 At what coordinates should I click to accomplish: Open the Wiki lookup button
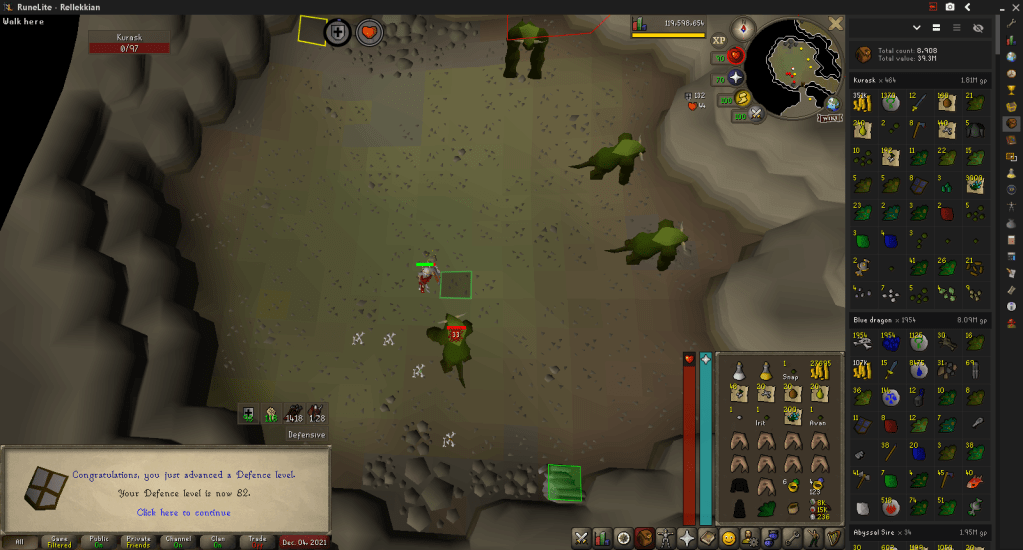point(829,118)
